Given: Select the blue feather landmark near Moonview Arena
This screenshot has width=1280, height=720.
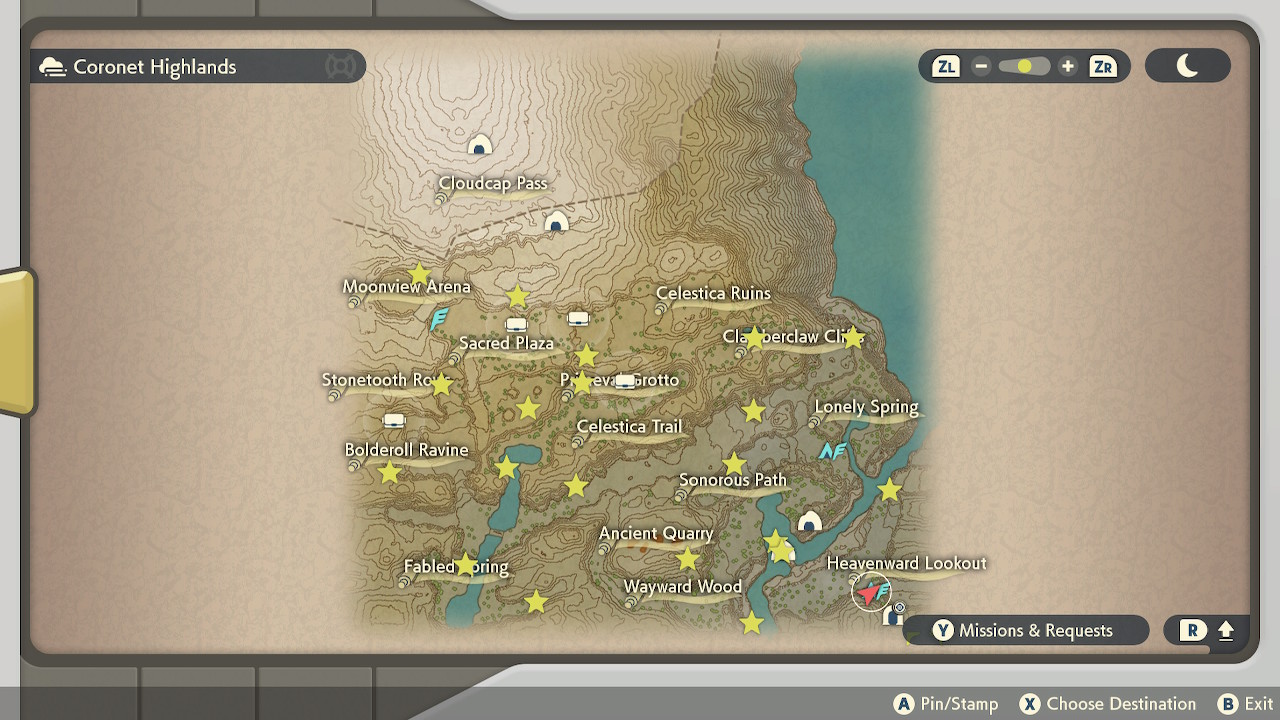Looking at the screenshot, I should [437, 320].
